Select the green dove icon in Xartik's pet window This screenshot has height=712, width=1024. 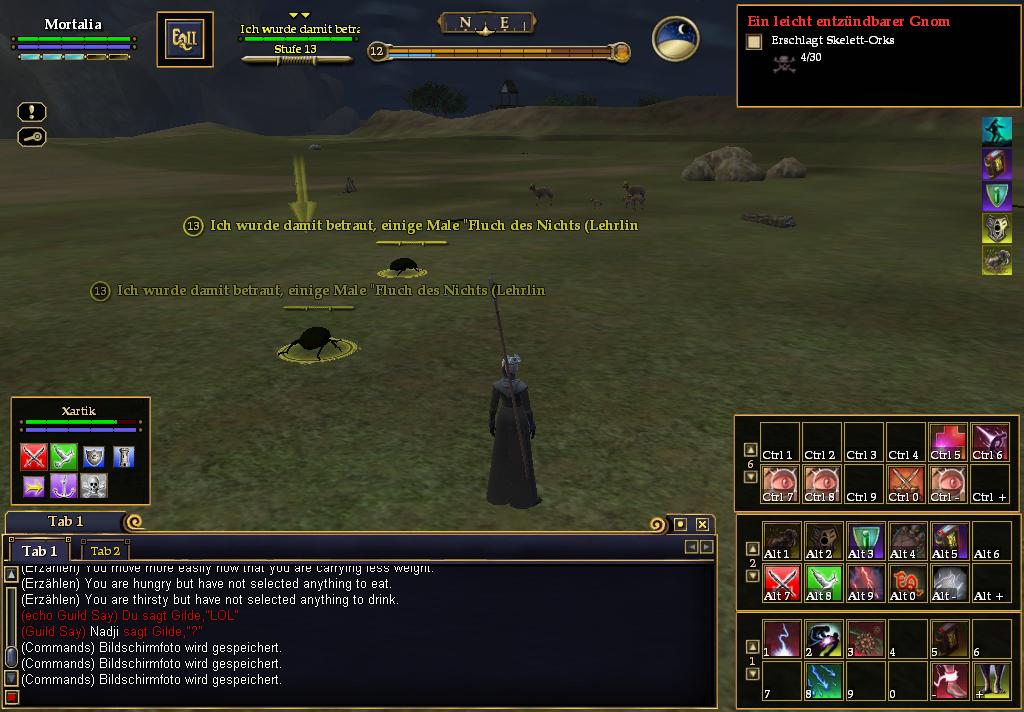coord(64,457)
